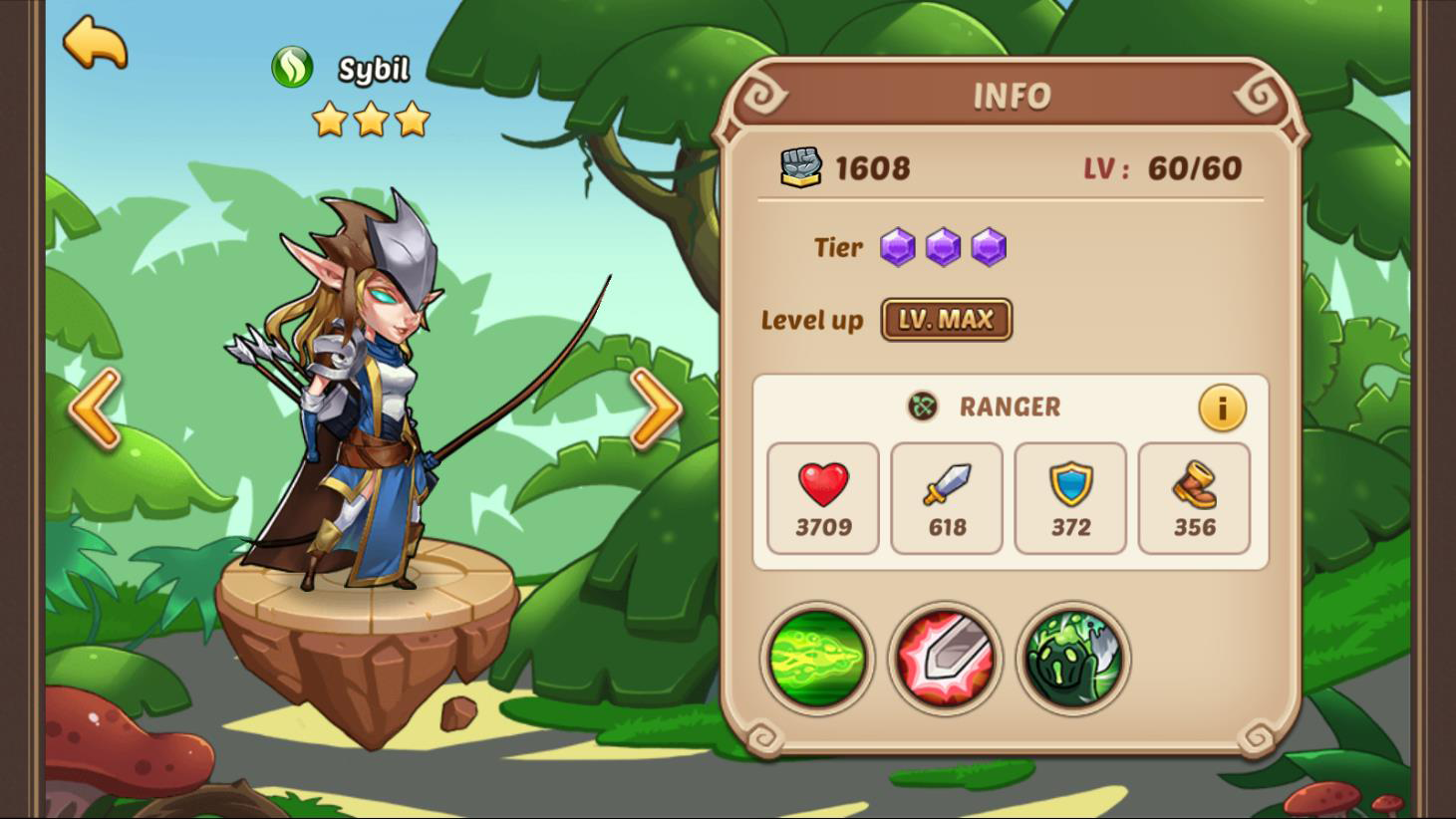Select the red heart health stat

(823, 498)
